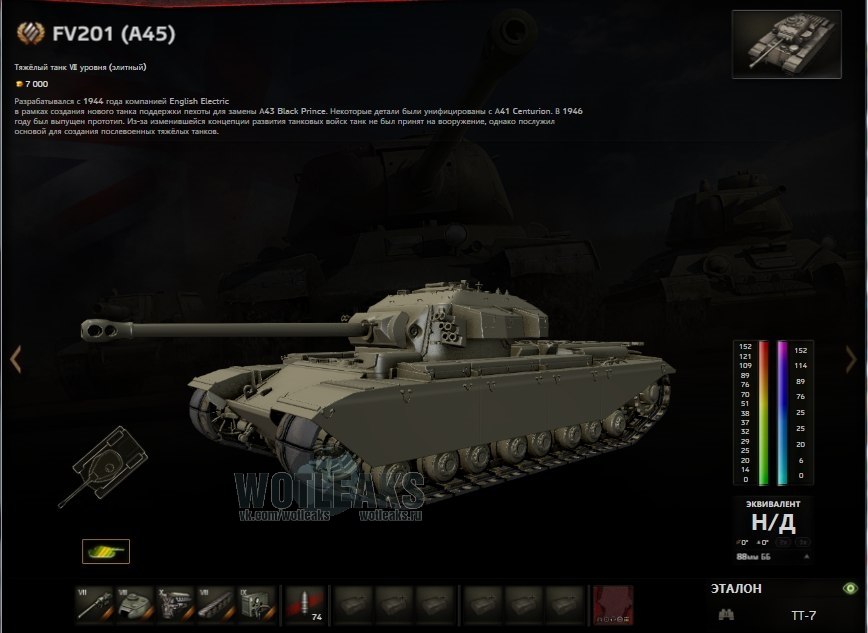This screenshot has width=868, height=633.
Task: Select the ТТ-7 reference entry
Action: (x=803, y=615)
